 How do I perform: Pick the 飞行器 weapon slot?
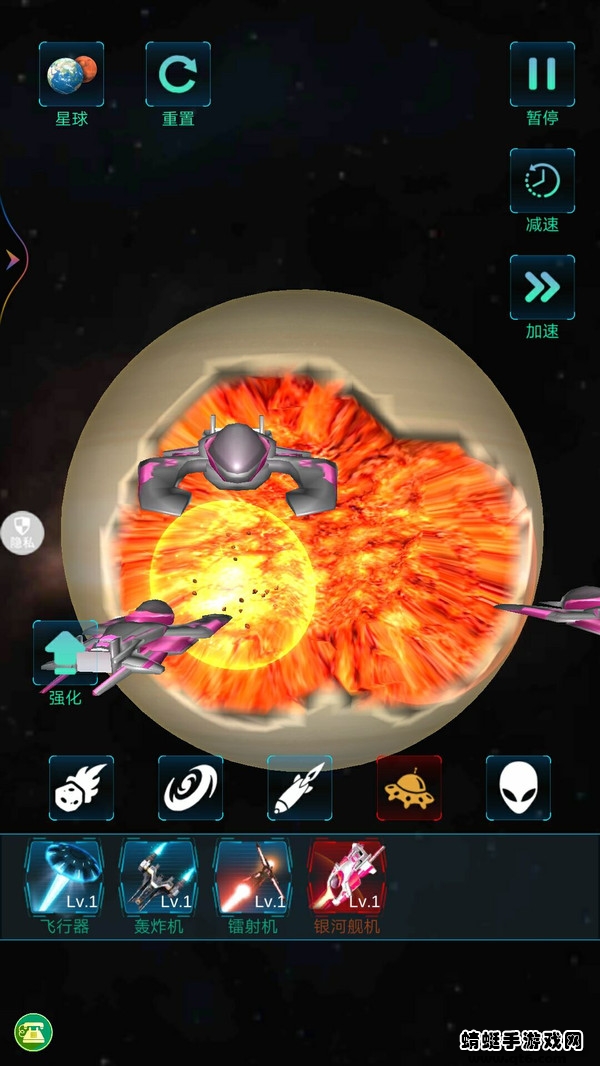tap(65, 878)
